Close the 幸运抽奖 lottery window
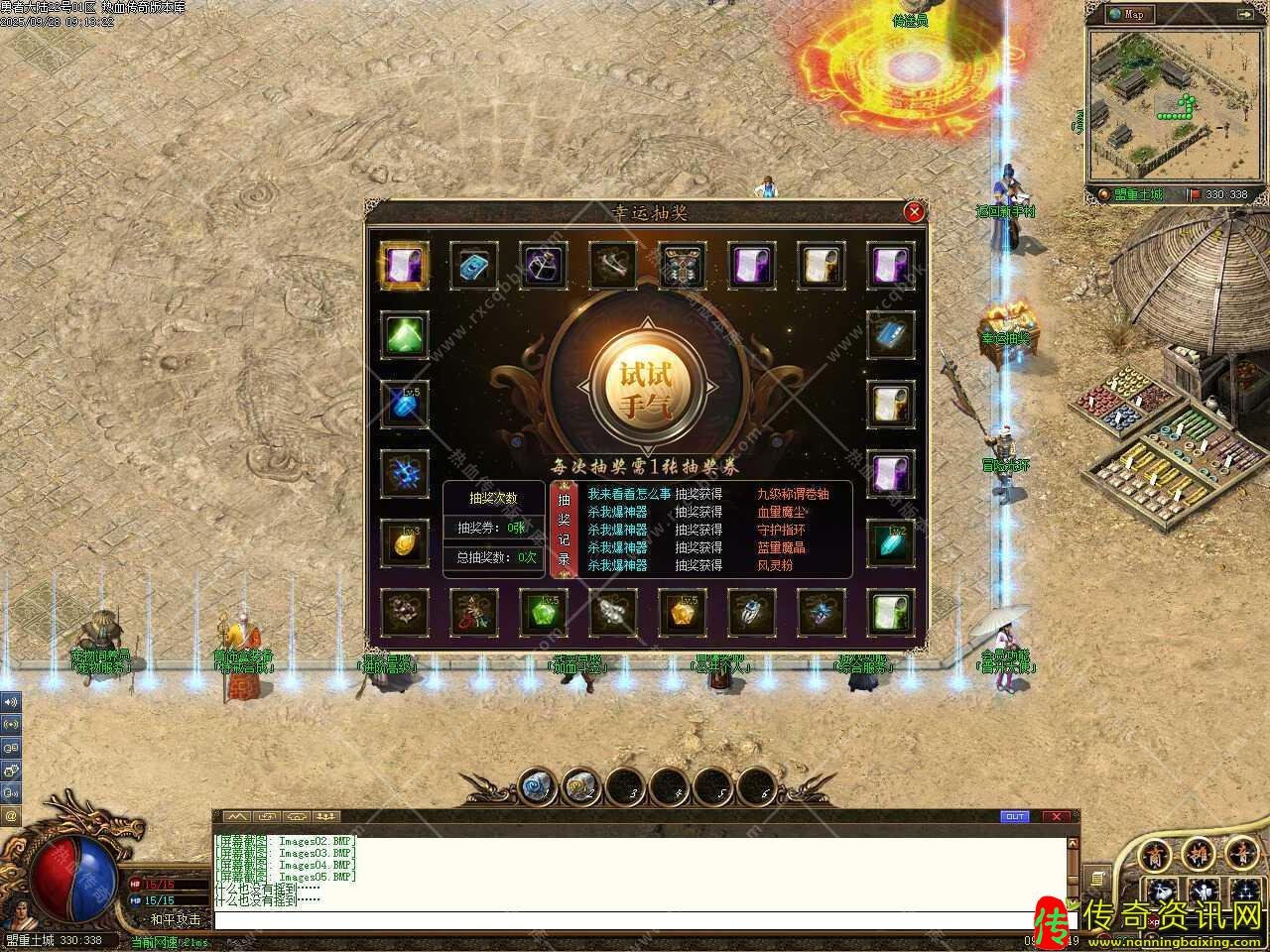 point(914,211)
